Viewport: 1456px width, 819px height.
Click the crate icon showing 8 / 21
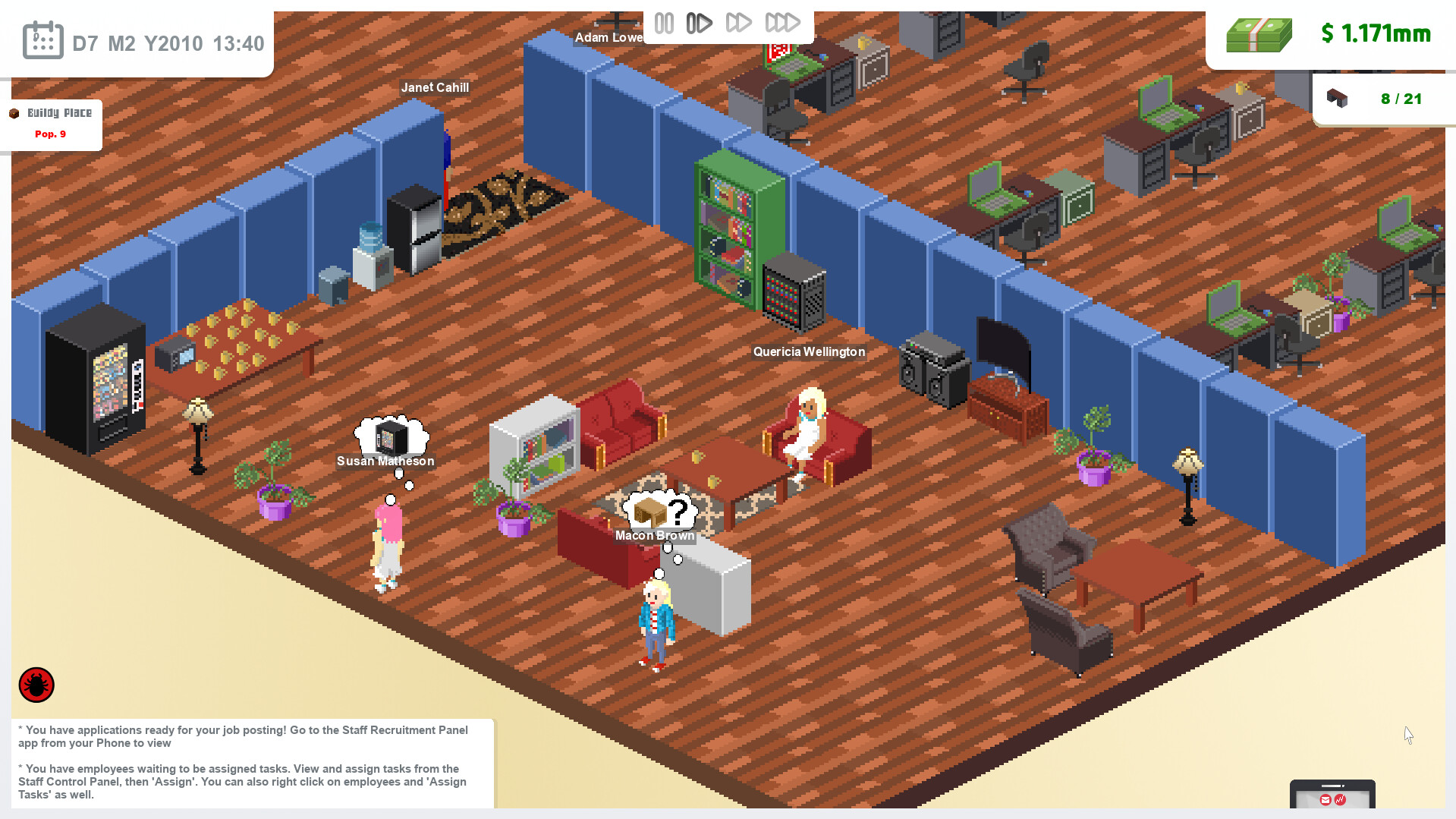coord(1338,98)
